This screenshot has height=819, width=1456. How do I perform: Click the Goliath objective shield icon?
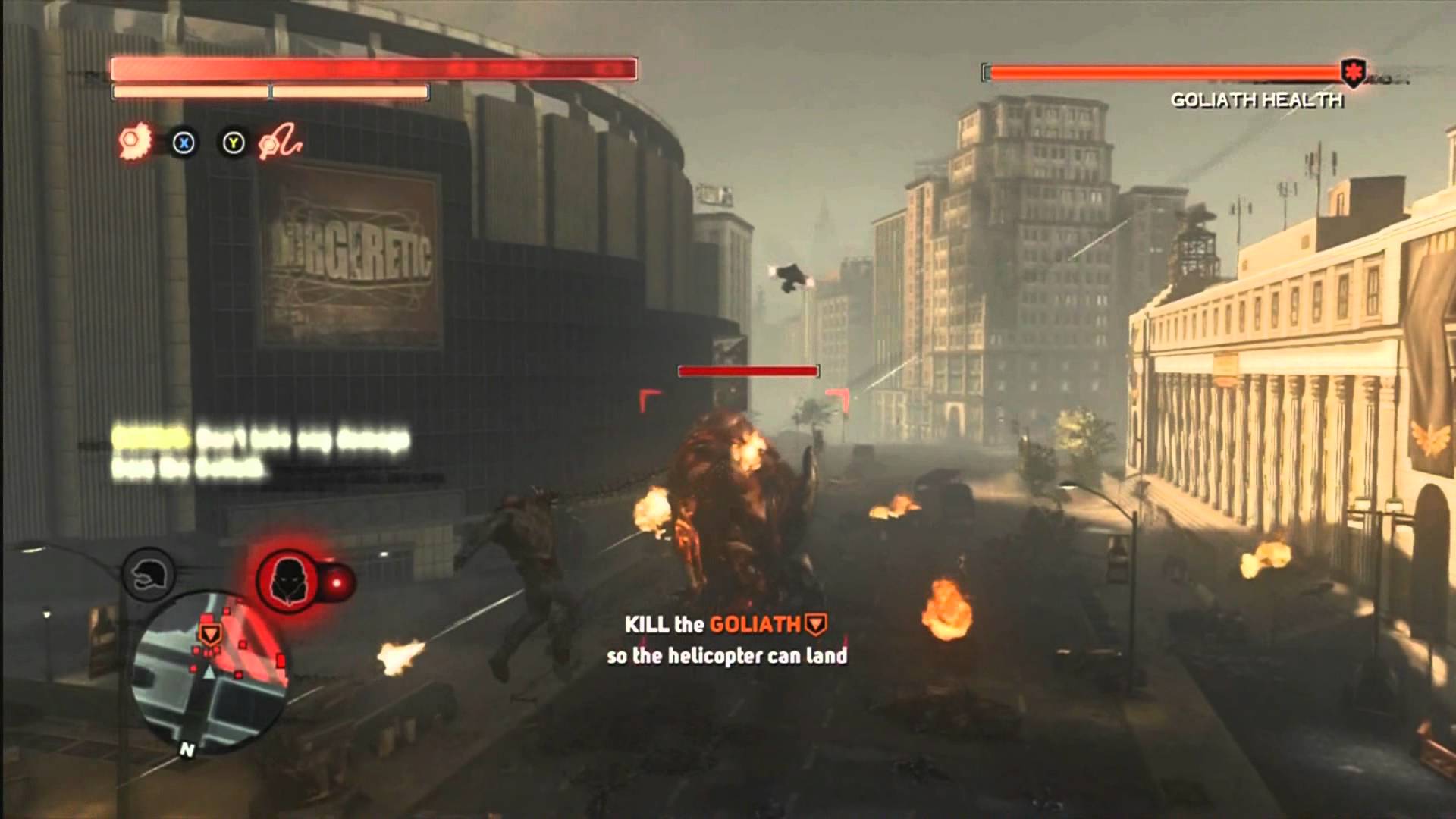(x=815, y=624)
